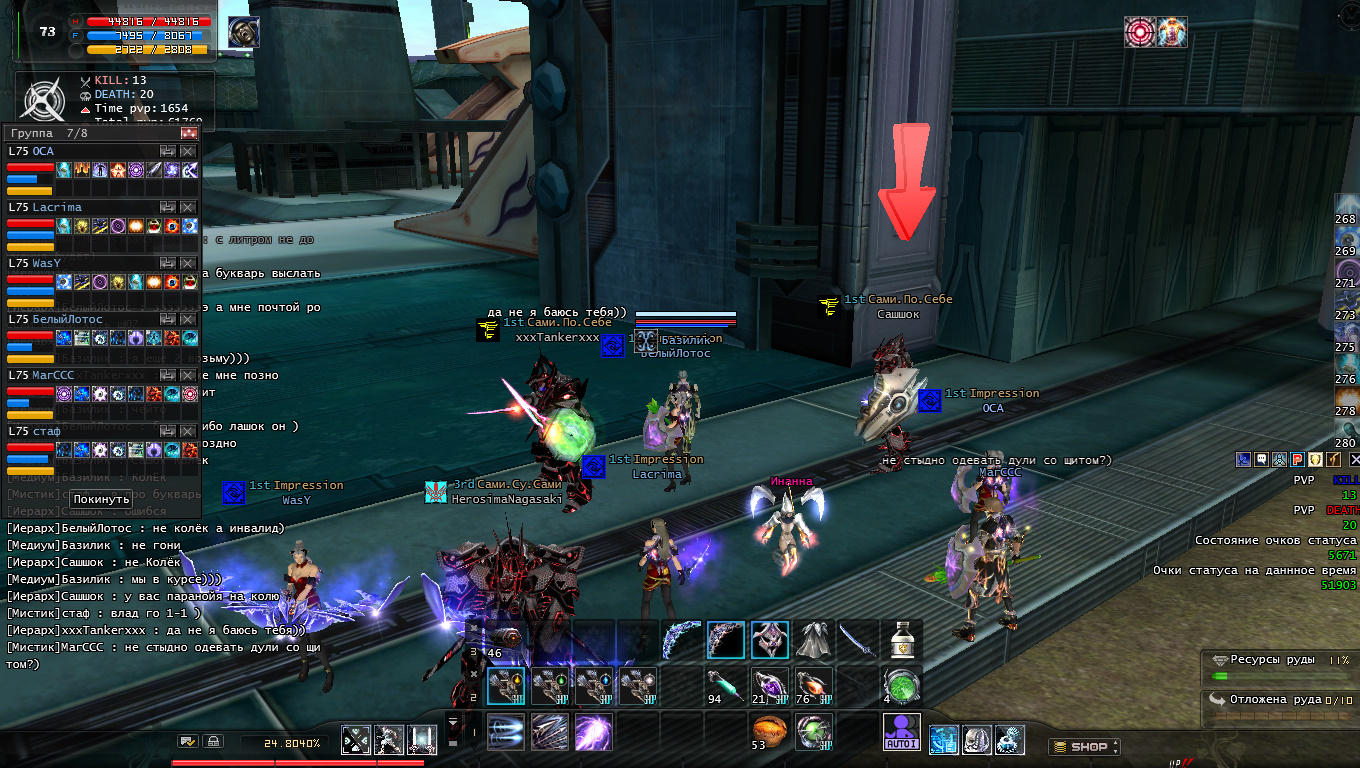Use the green orb item with count 4
This screenshot has height=768, width=1360.
click(901, 687)
